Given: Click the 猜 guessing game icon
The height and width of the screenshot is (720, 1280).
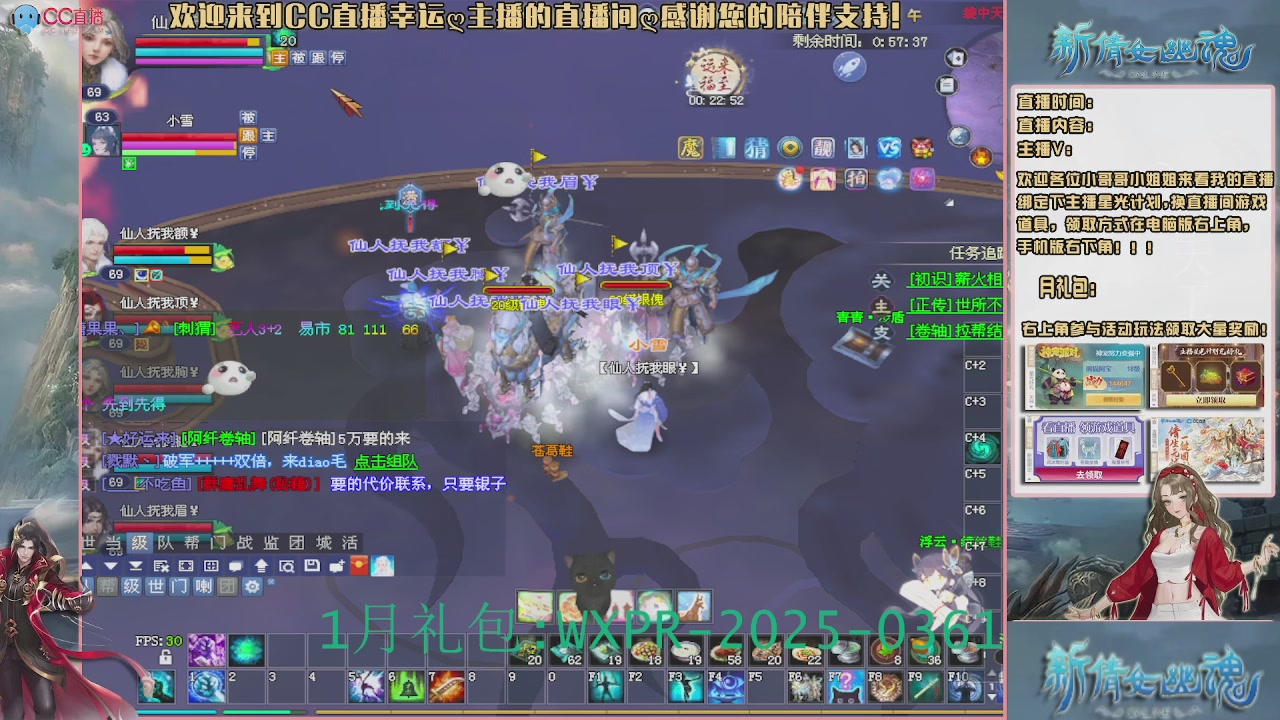Looking at the screenshot, I should 756,147.
